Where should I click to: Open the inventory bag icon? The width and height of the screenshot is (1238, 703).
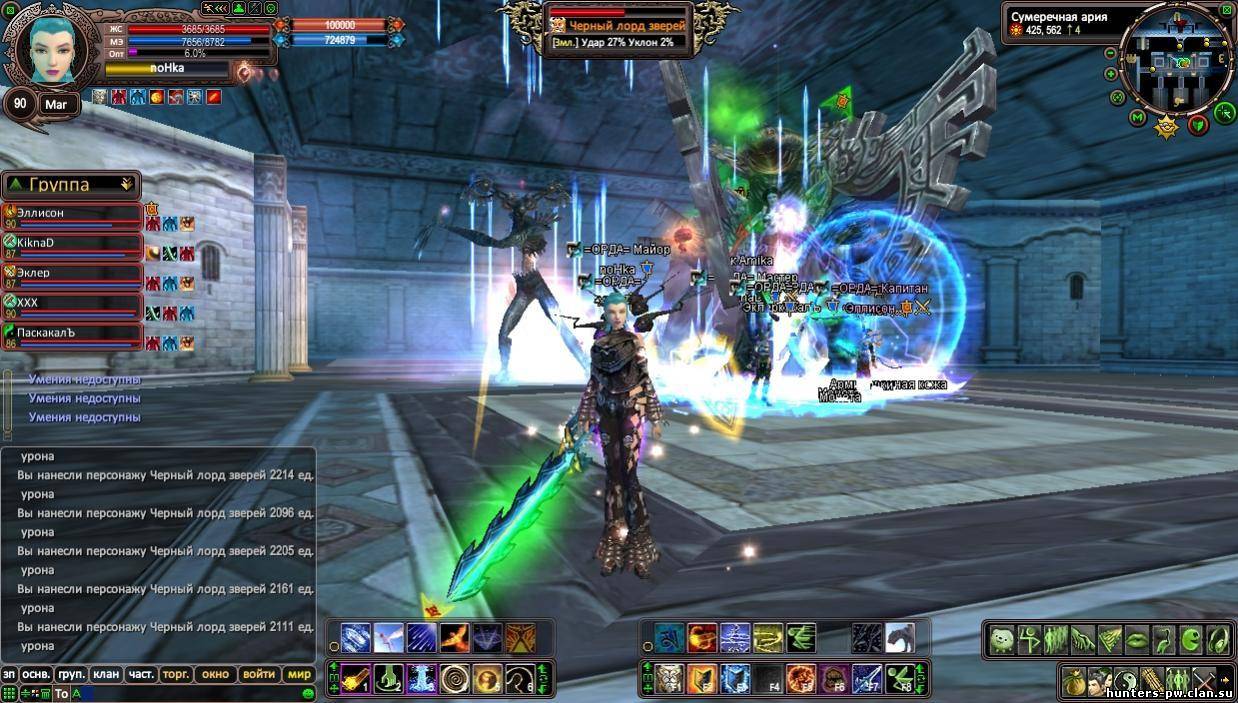1074,679
